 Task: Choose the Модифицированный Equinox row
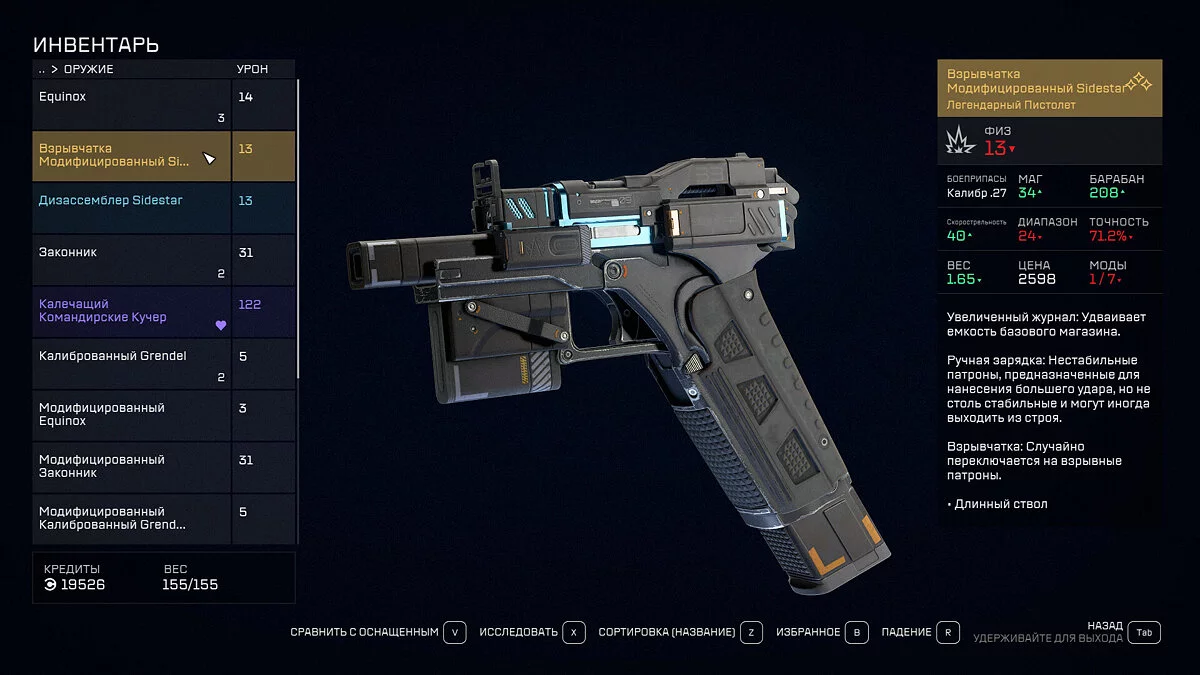[x=132, y=416]
